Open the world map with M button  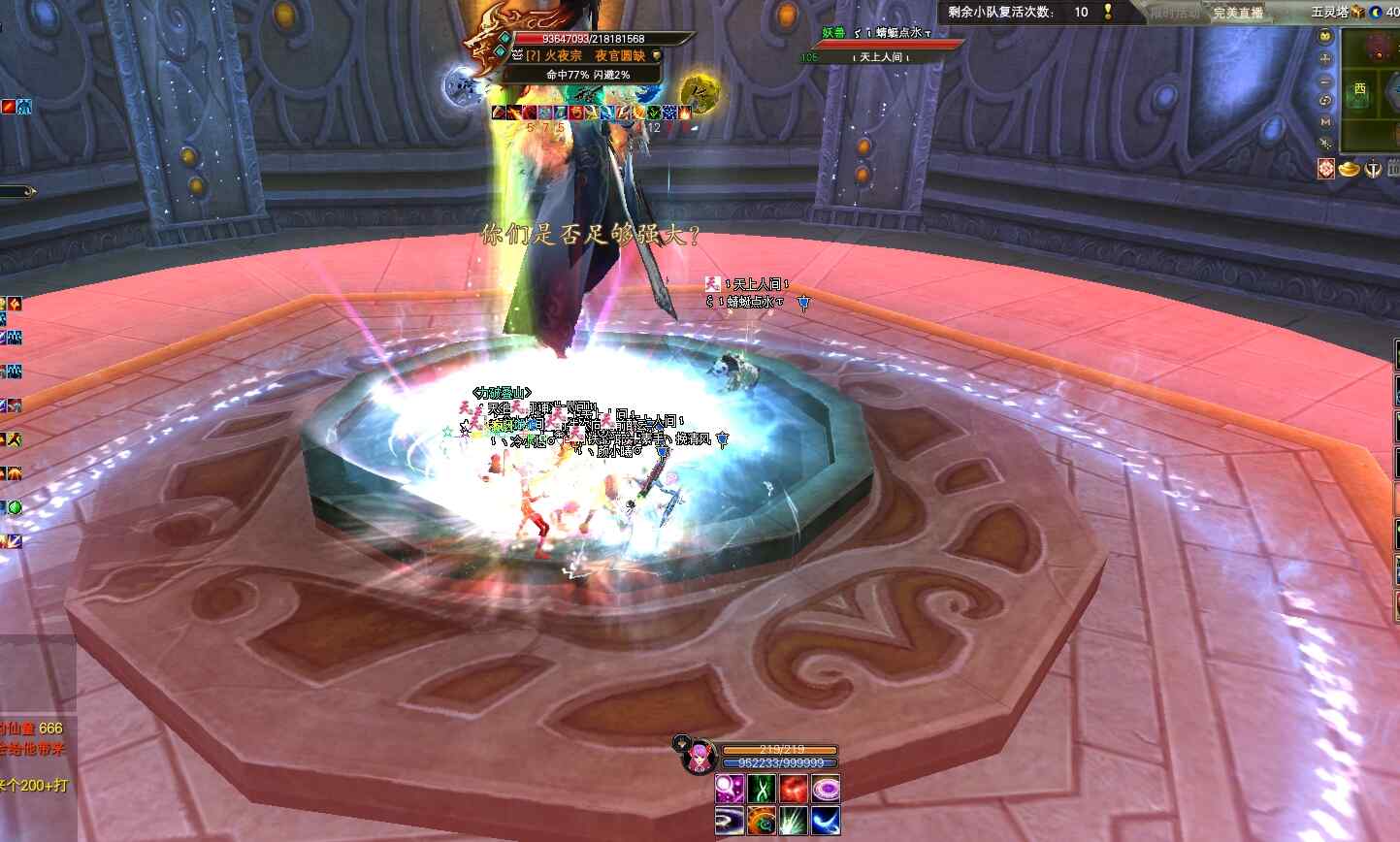1325,122
